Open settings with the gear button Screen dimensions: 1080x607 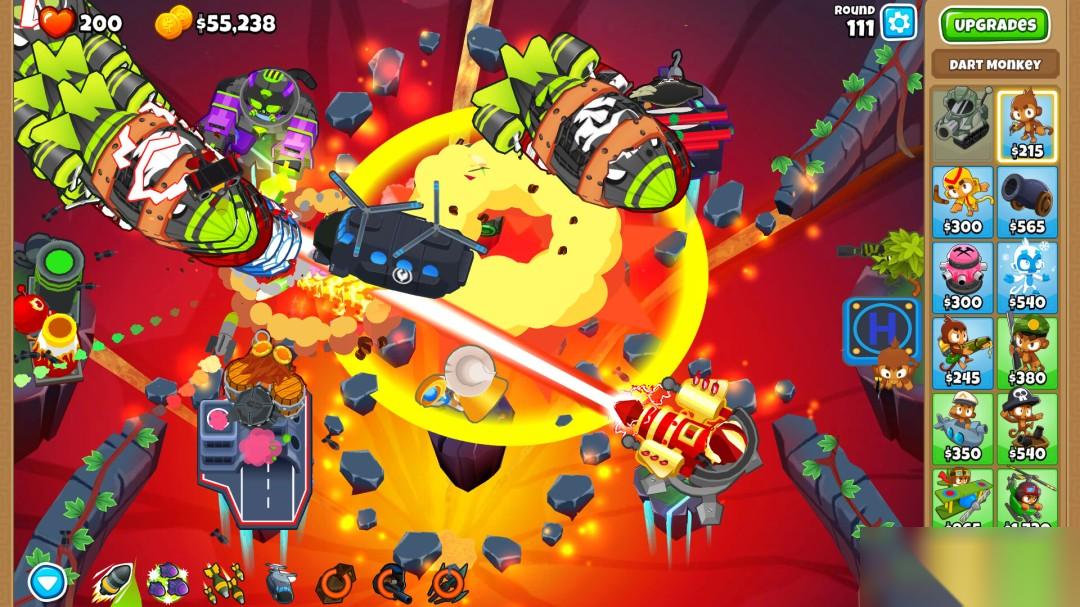898,22
